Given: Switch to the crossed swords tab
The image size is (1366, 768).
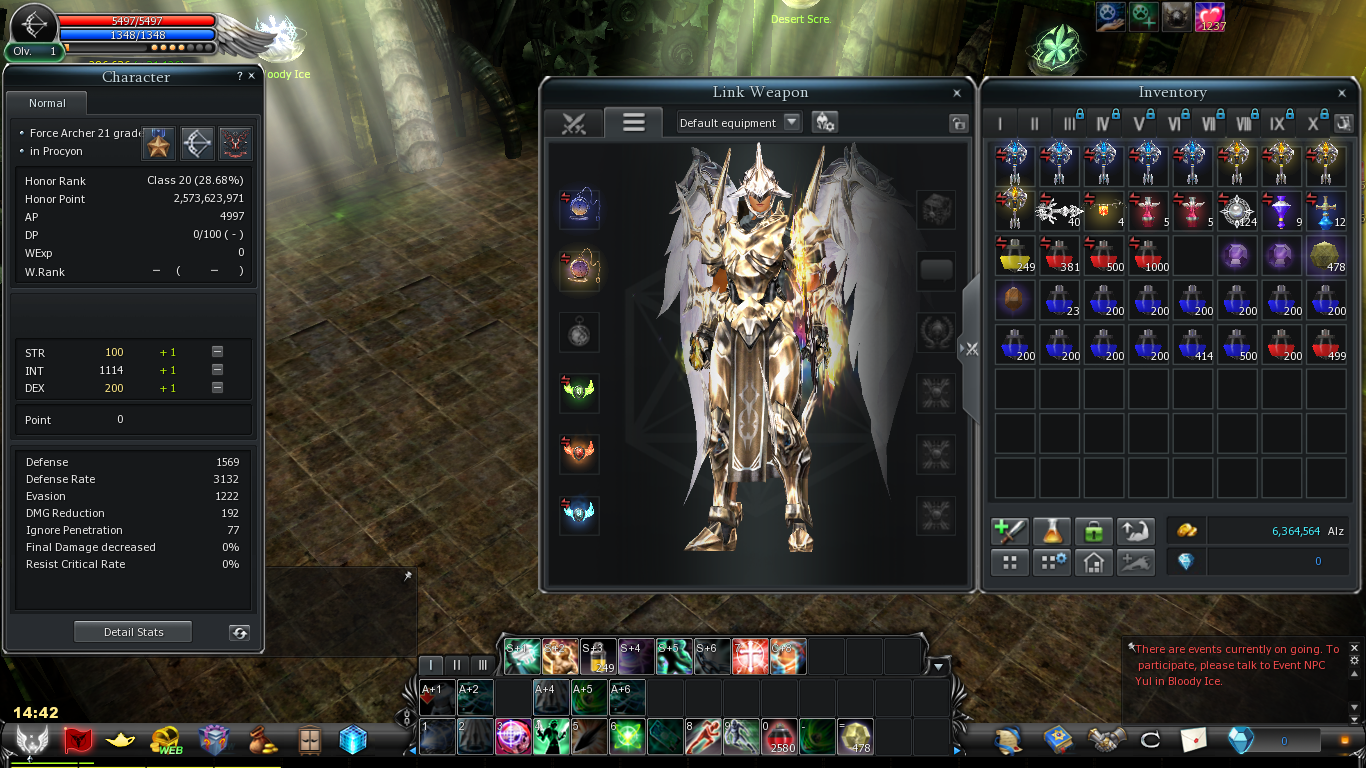Looking at the screenshot, I should click(573, 123).
